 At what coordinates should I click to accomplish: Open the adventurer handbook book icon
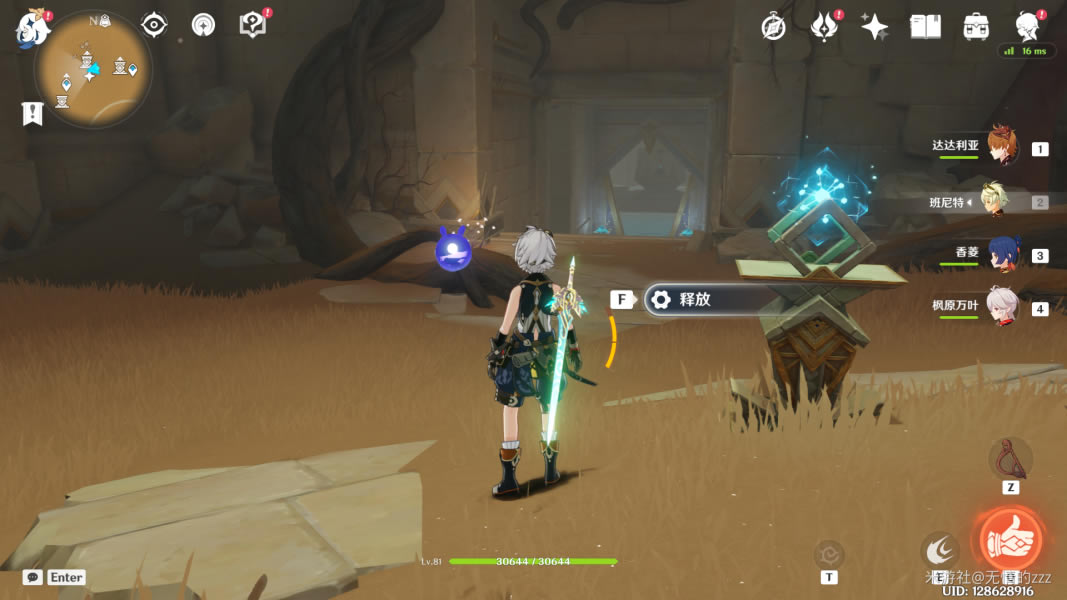click(925, 27)
